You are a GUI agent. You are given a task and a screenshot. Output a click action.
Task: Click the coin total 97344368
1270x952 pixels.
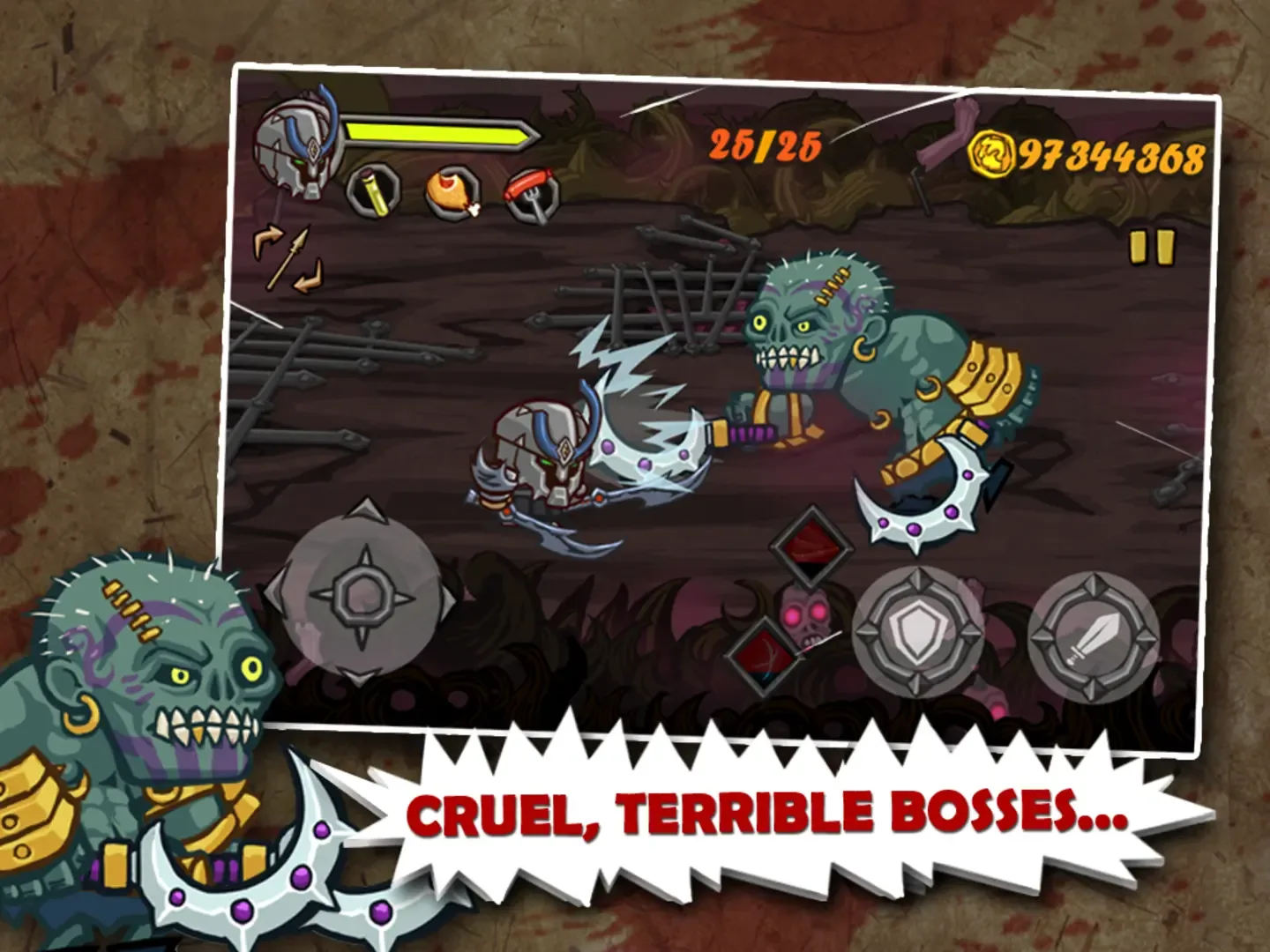tap(1109, 154)
